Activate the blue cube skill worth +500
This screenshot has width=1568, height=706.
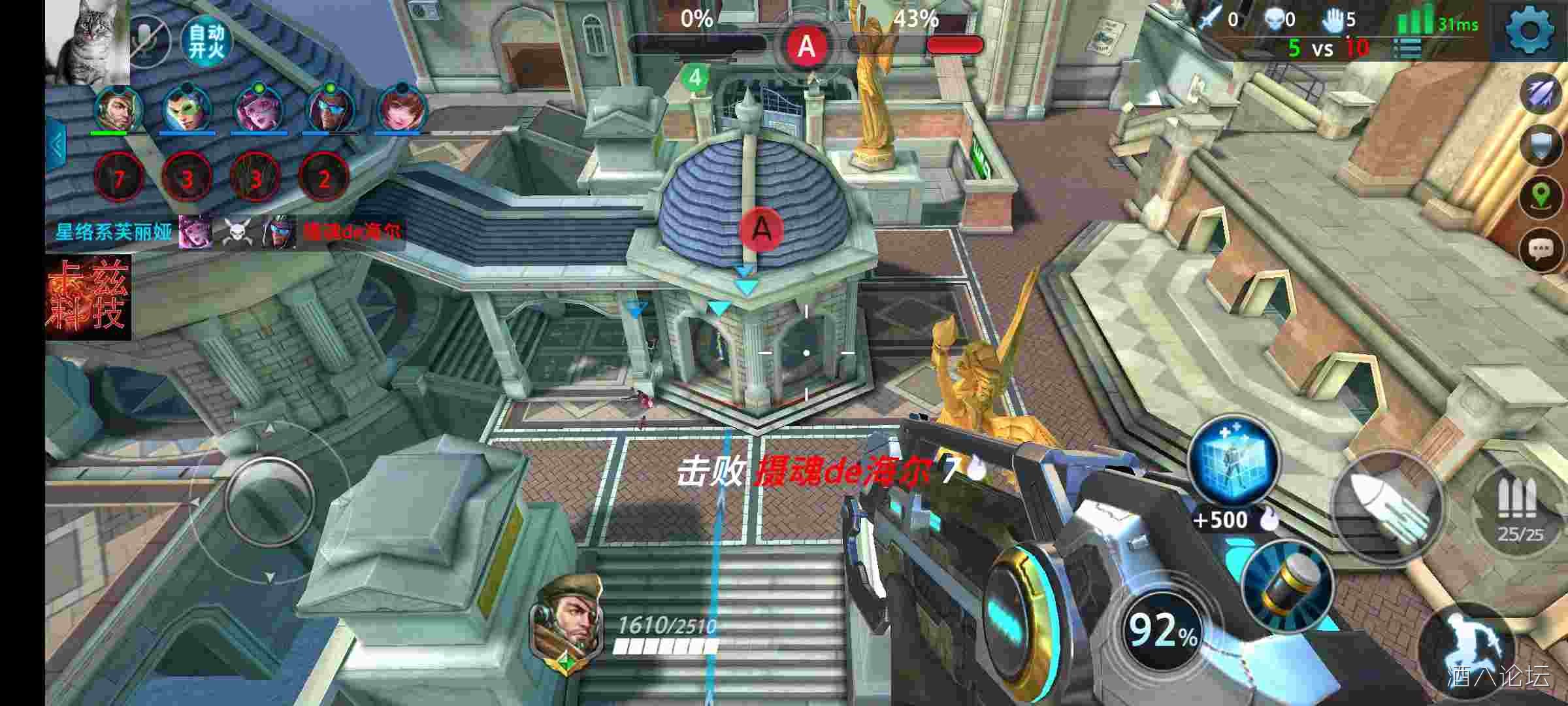(1233, 461)
